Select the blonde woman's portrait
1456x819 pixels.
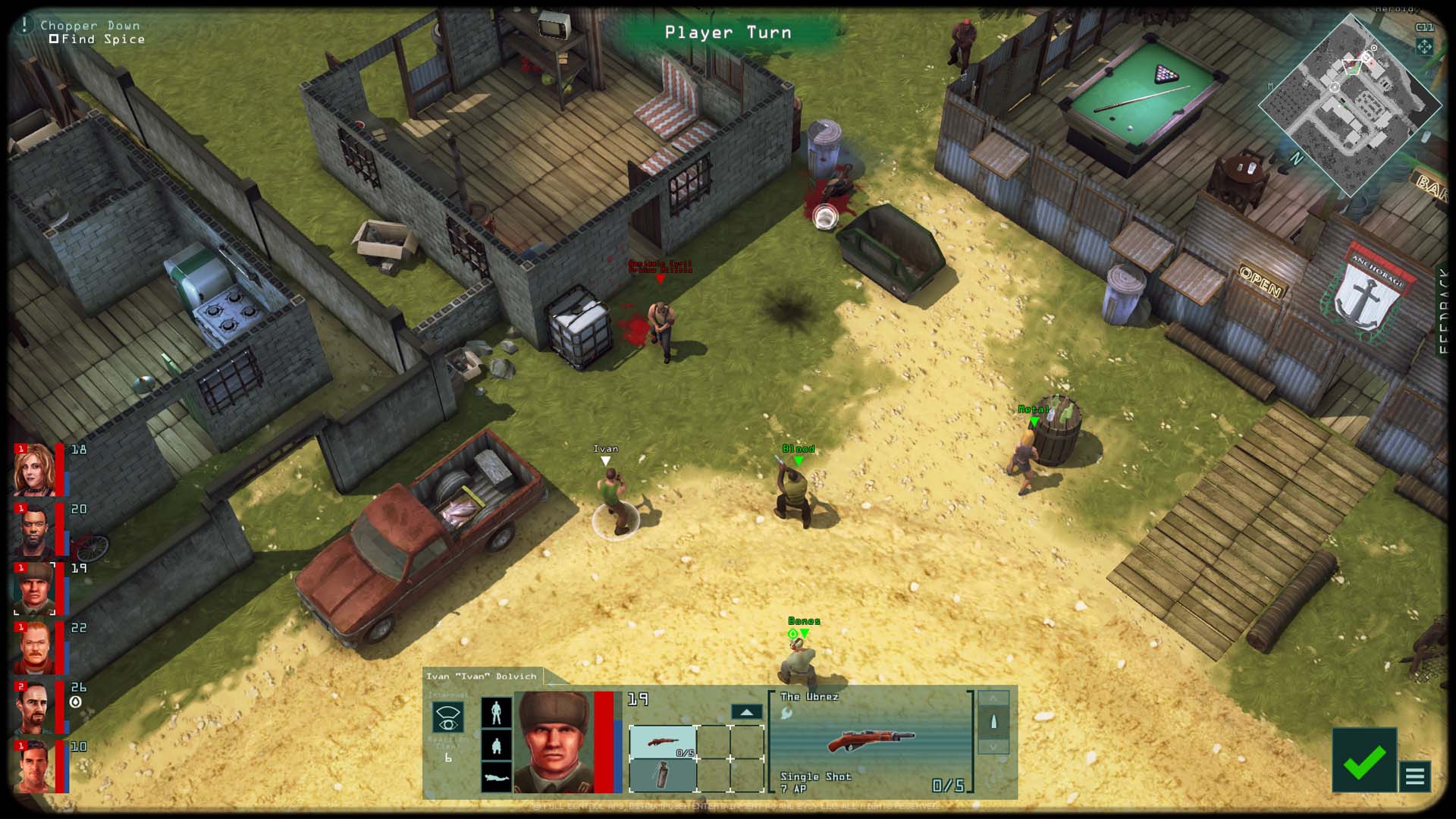point(34,469)
